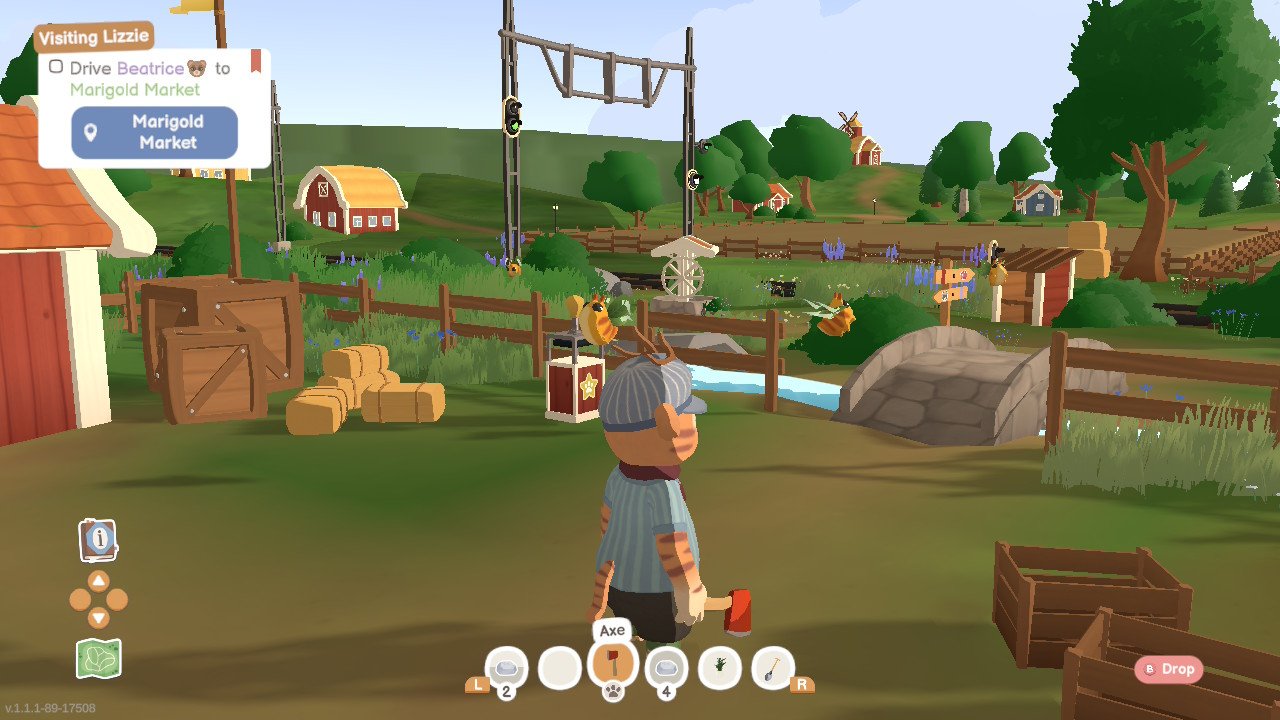
Task: Select the Axe hotbar slot
Action: [613, 664]
